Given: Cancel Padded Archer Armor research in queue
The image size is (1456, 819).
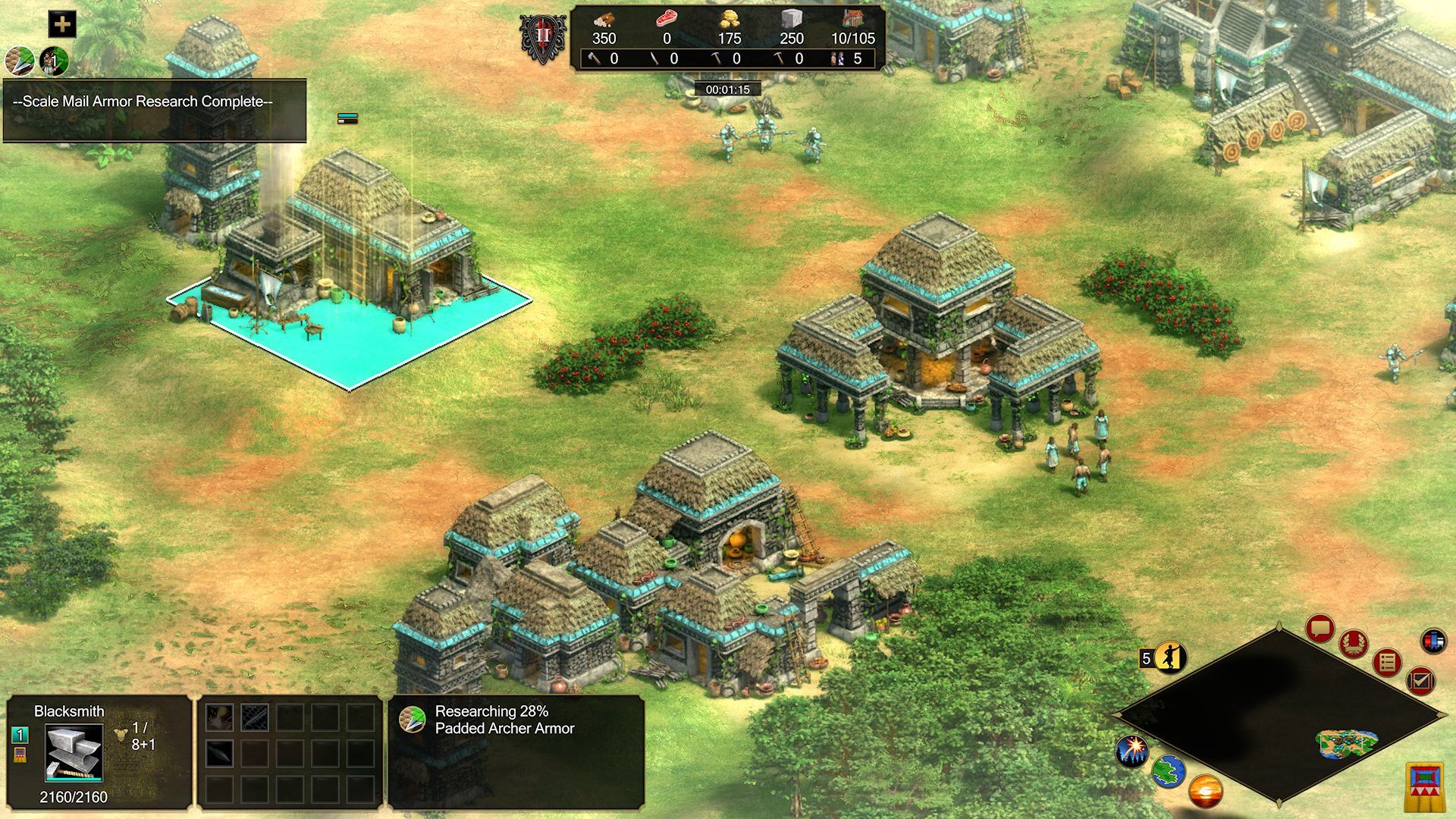Looking at the screenshot, I should pos(413,720).
